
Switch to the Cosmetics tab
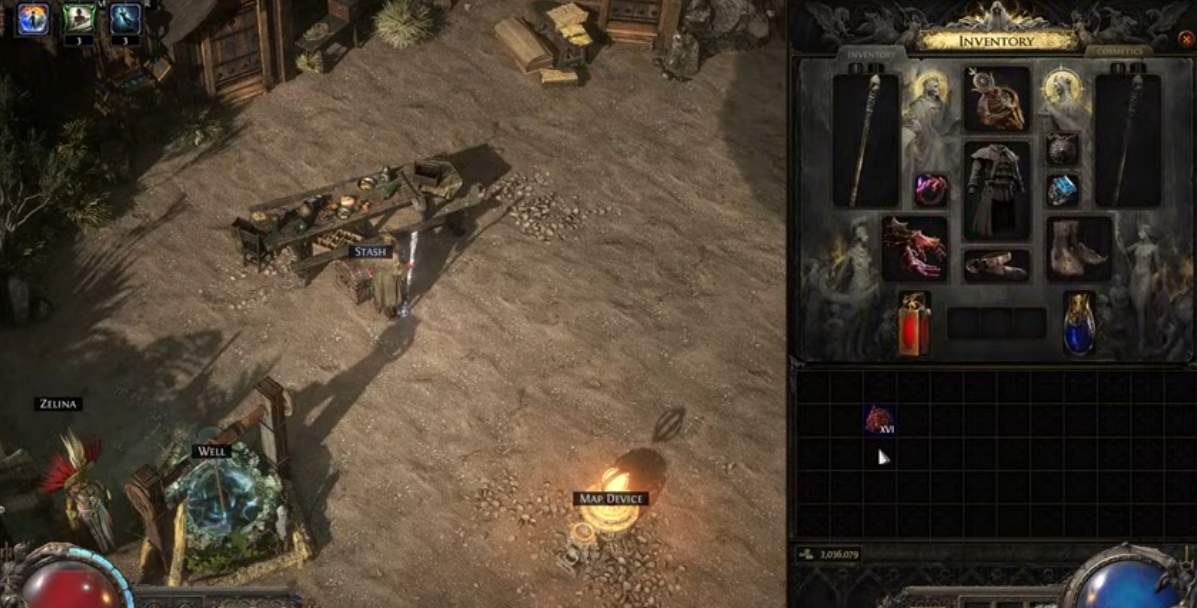[1119, 51]
